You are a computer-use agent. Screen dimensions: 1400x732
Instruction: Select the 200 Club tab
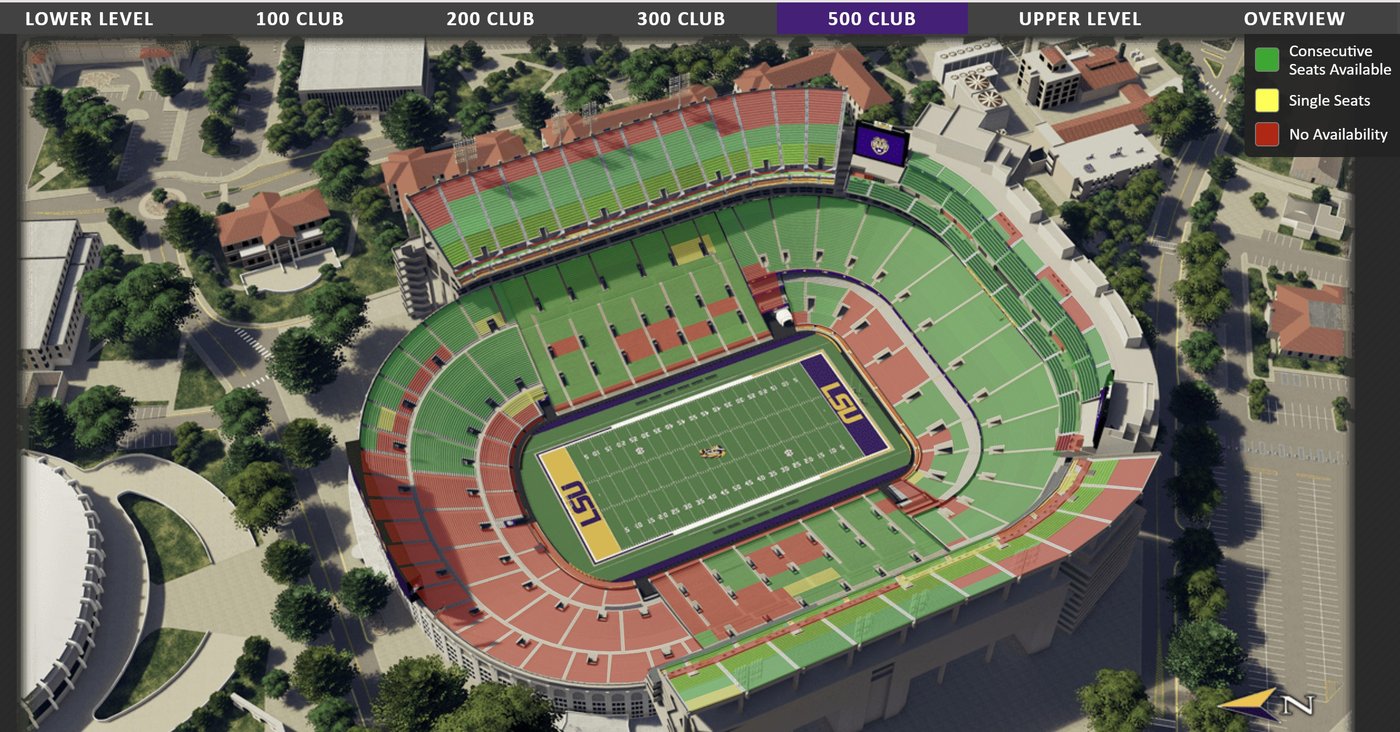tap(490, 19)
